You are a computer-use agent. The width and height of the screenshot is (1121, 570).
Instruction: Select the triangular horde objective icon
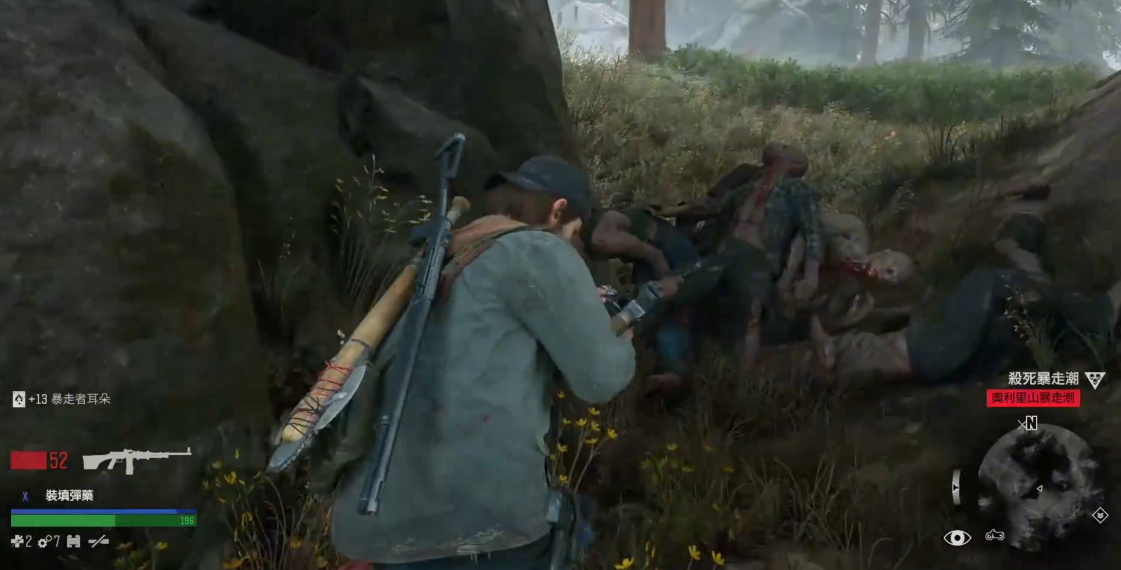point(1096,380)
